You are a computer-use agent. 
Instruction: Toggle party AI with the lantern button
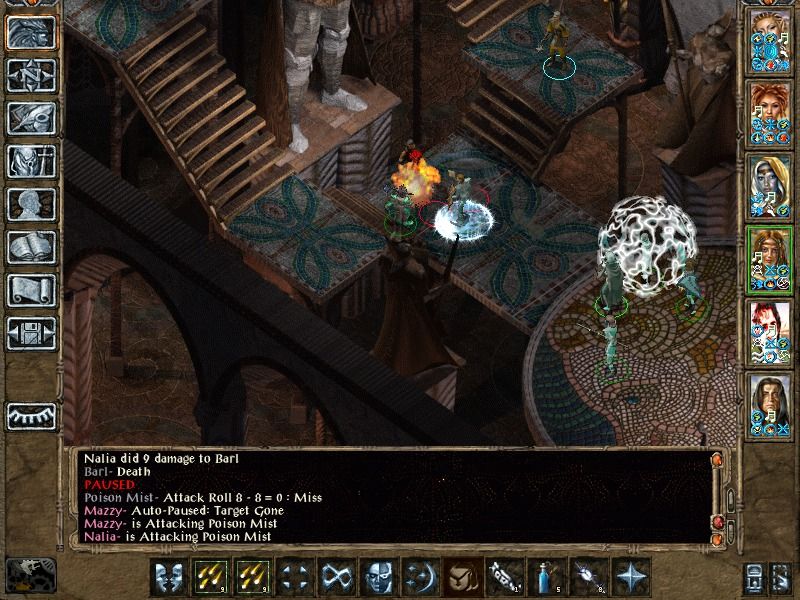pyautogui.click(x=754, y=577)
